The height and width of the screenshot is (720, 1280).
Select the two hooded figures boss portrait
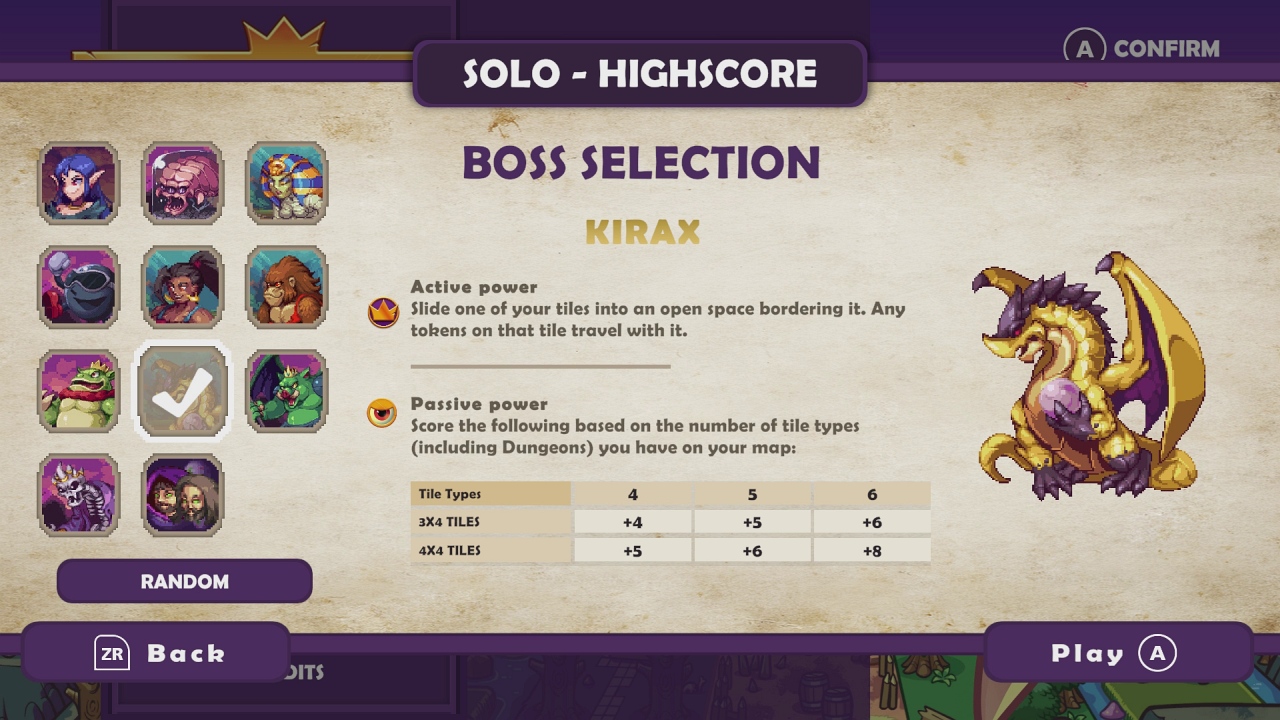(183, 496)
